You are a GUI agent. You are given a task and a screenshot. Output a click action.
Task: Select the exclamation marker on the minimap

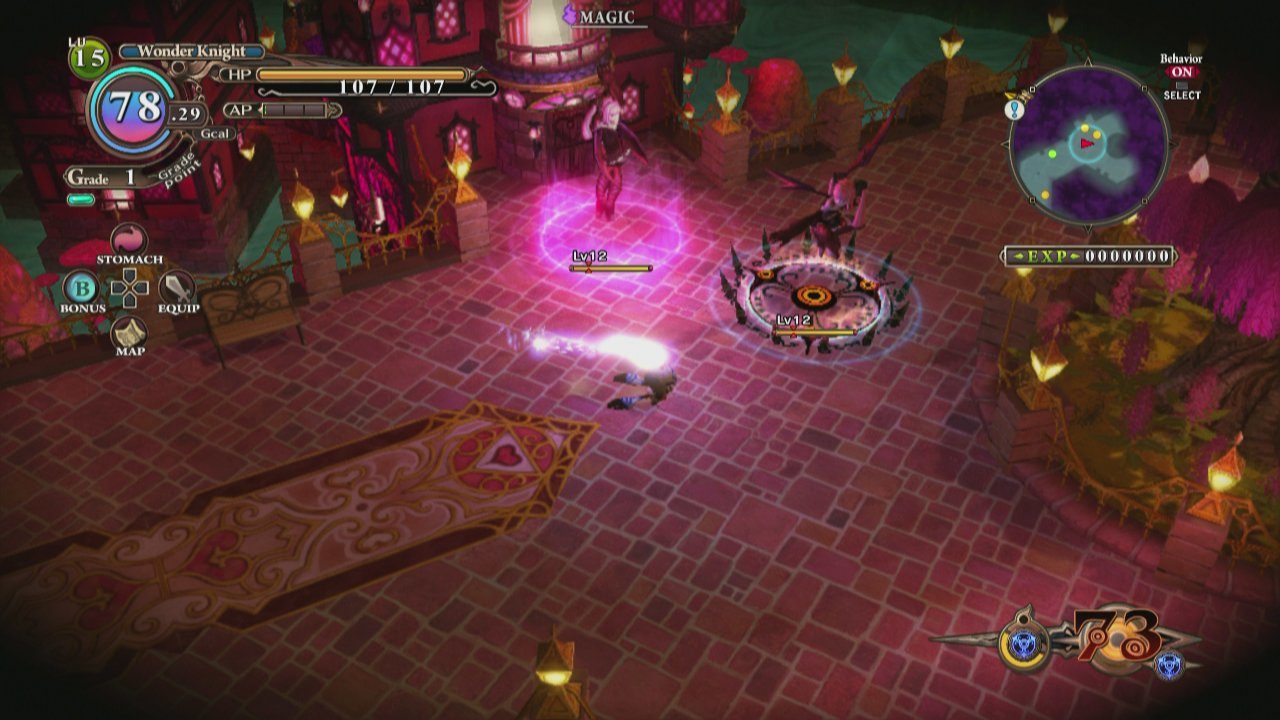[1013, 108]
